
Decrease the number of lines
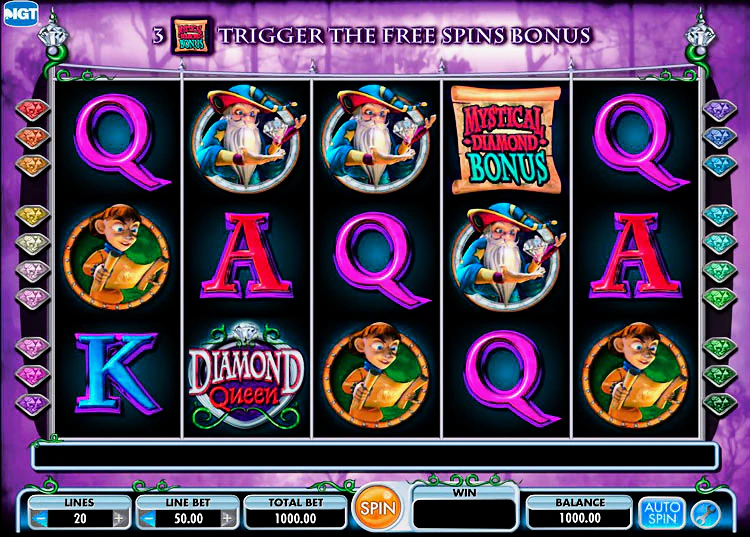(x=41, y=519)
